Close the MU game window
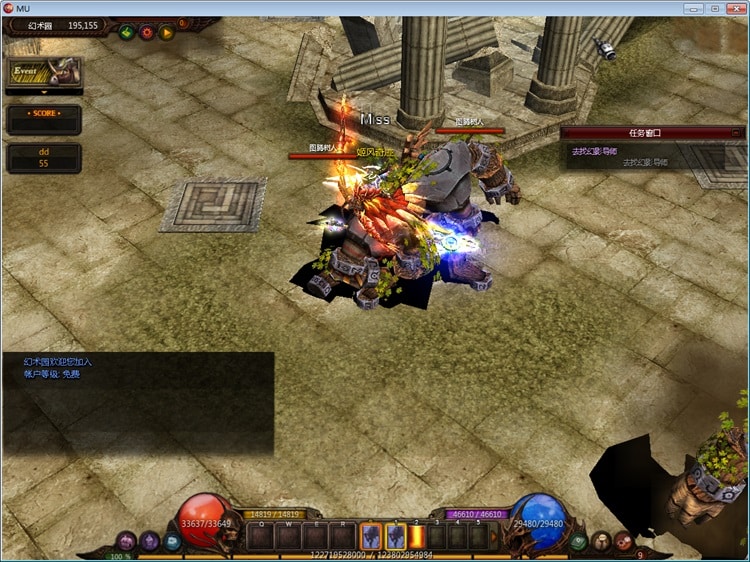The image size is (750, 562). (x=737, y=8)
